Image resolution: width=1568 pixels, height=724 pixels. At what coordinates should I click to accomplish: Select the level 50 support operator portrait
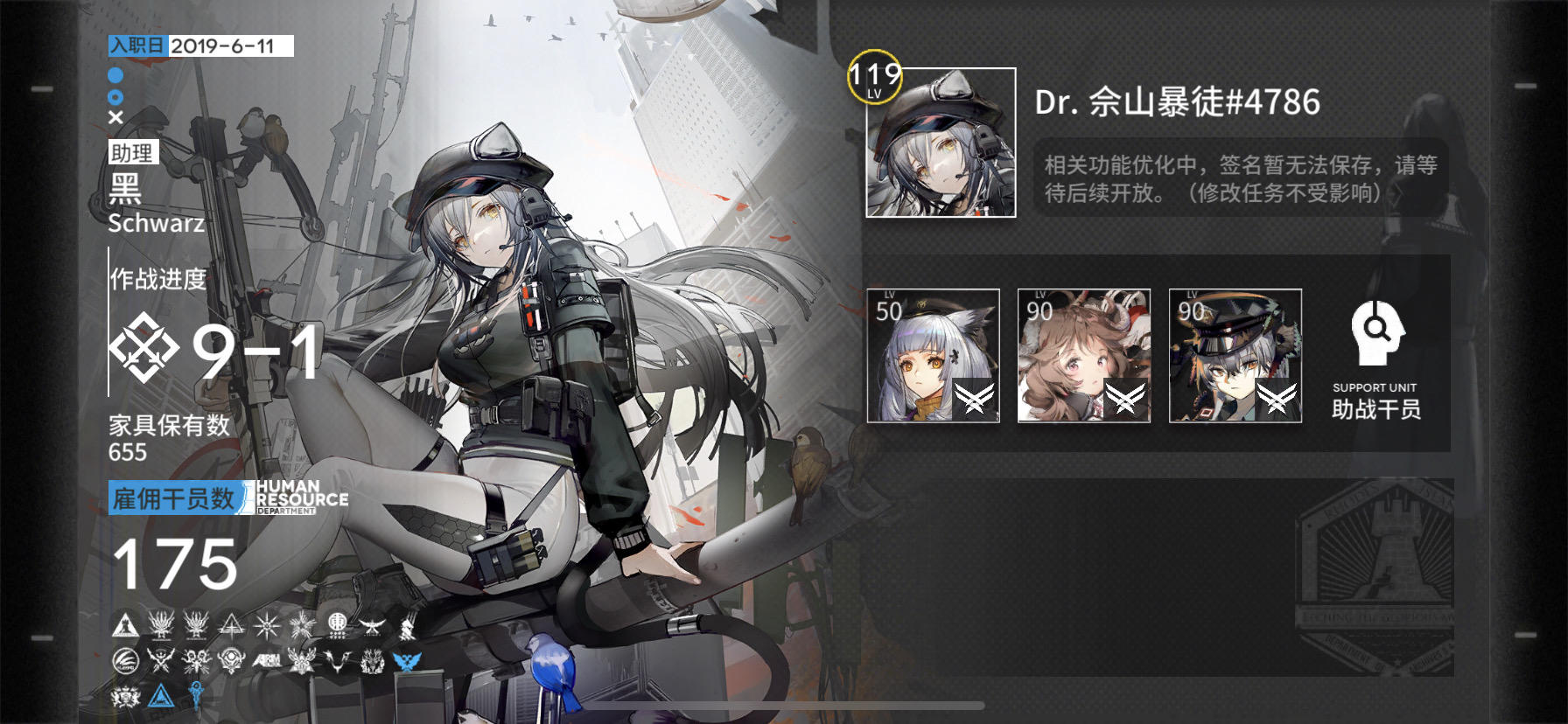(932, 354)
